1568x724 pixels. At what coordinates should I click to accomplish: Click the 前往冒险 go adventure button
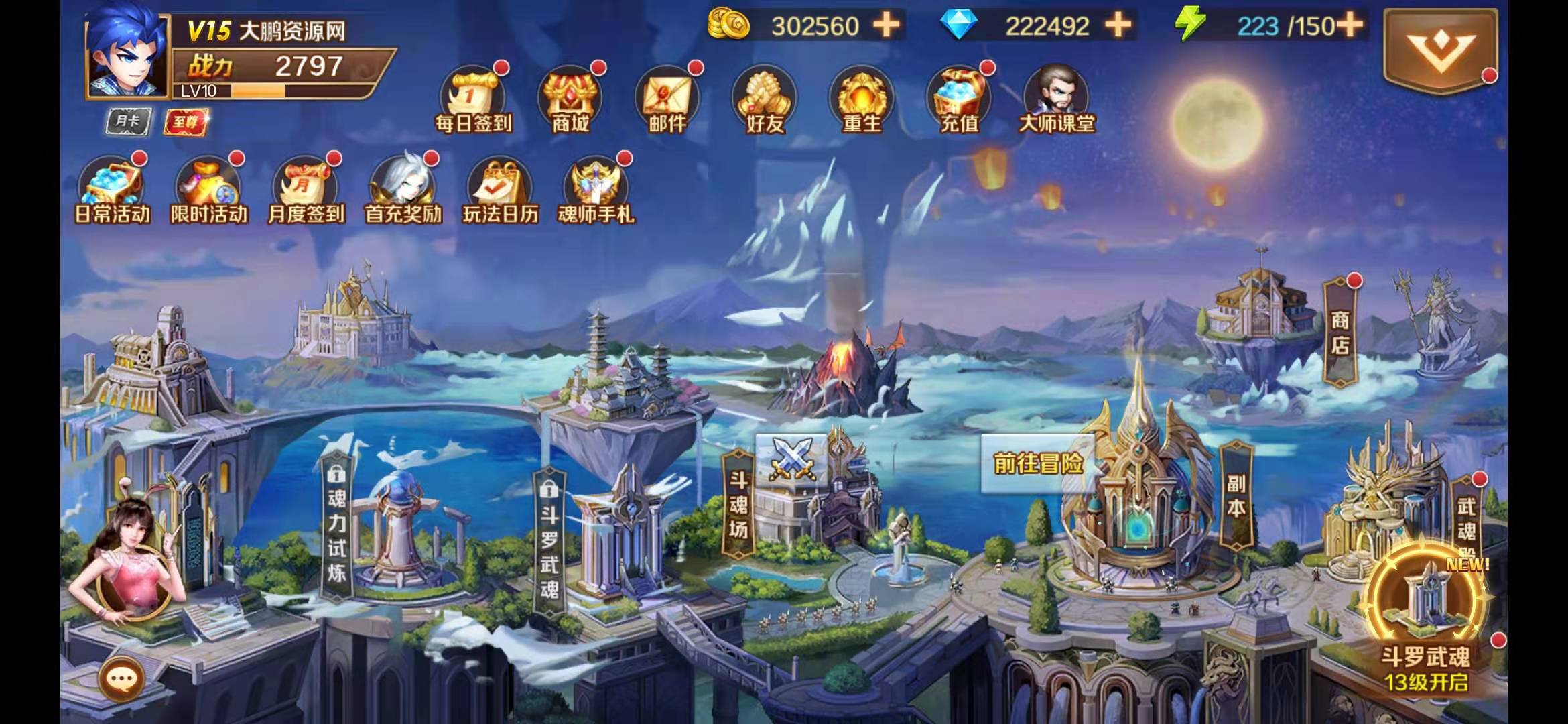(1038, 463)
